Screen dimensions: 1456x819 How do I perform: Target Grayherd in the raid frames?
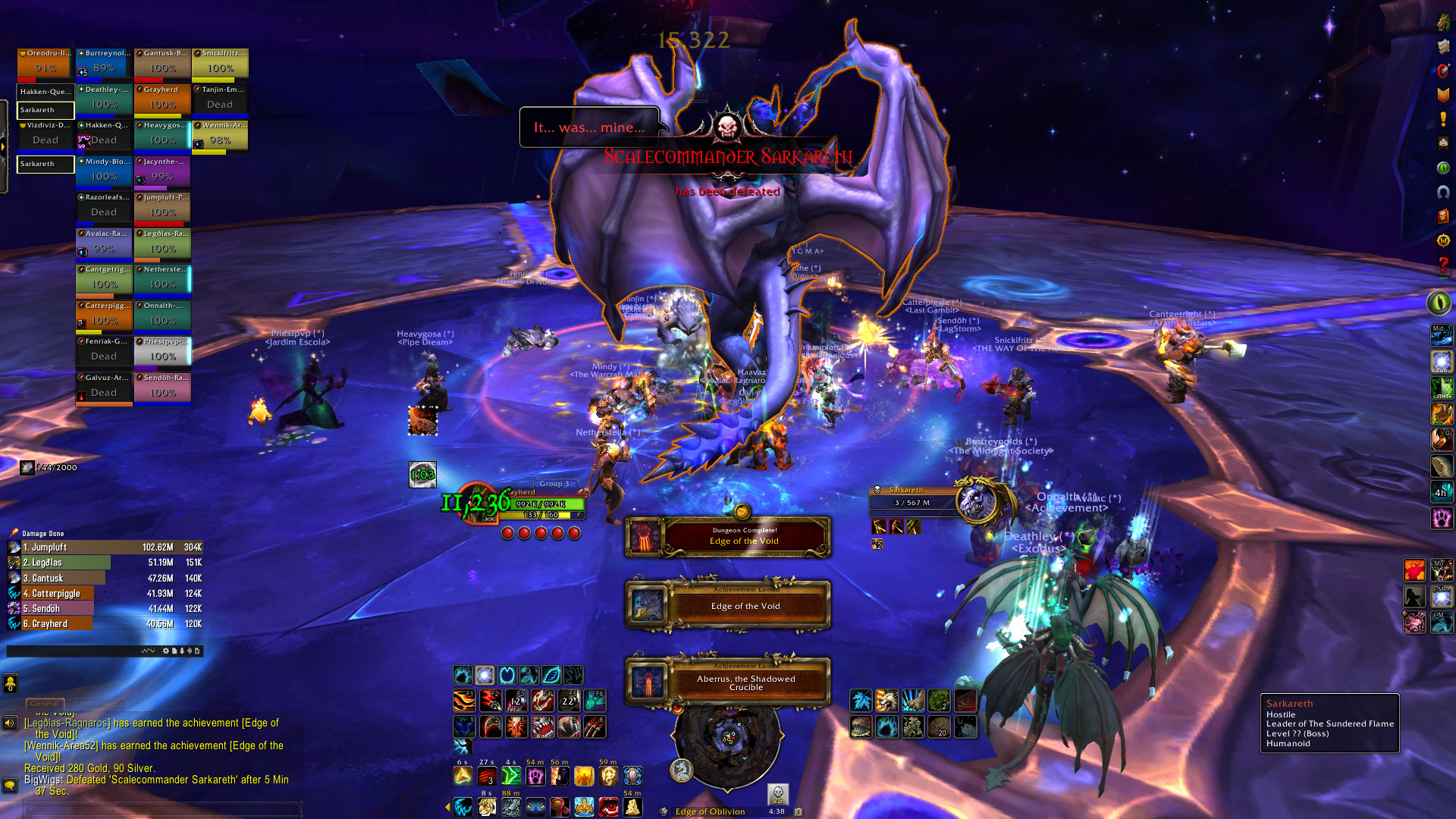tap(162, 99)
